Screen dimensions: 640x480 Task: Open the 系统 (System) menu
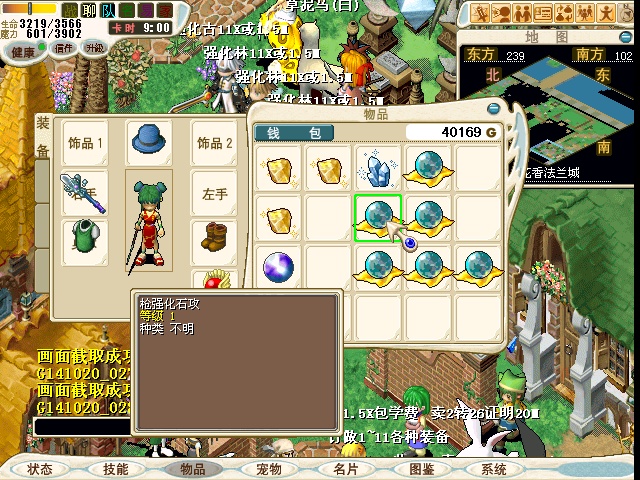tap(494, 468)
